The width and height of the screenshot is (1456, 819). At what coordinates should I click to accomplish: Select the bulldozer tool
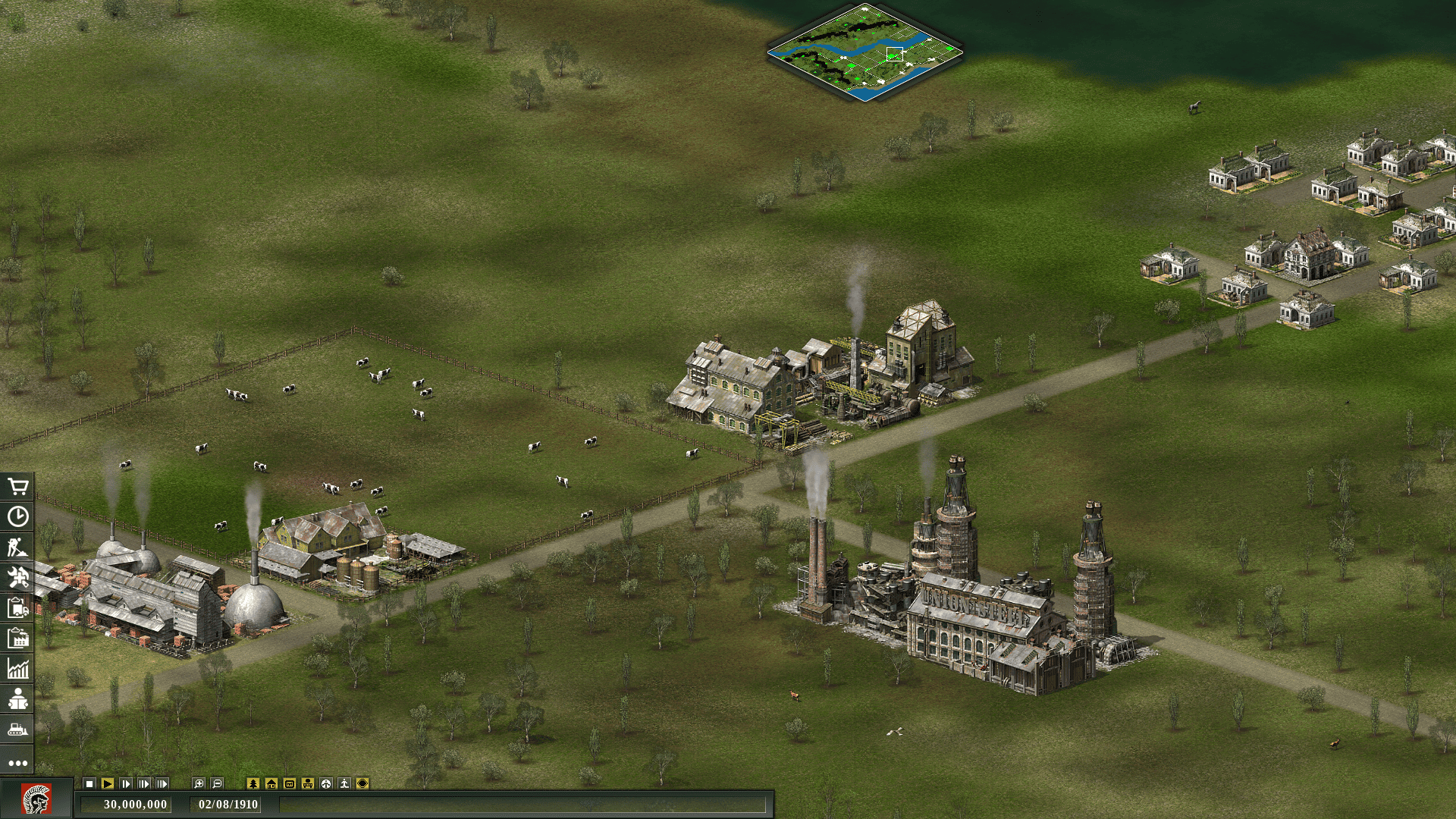coord(17,730)
